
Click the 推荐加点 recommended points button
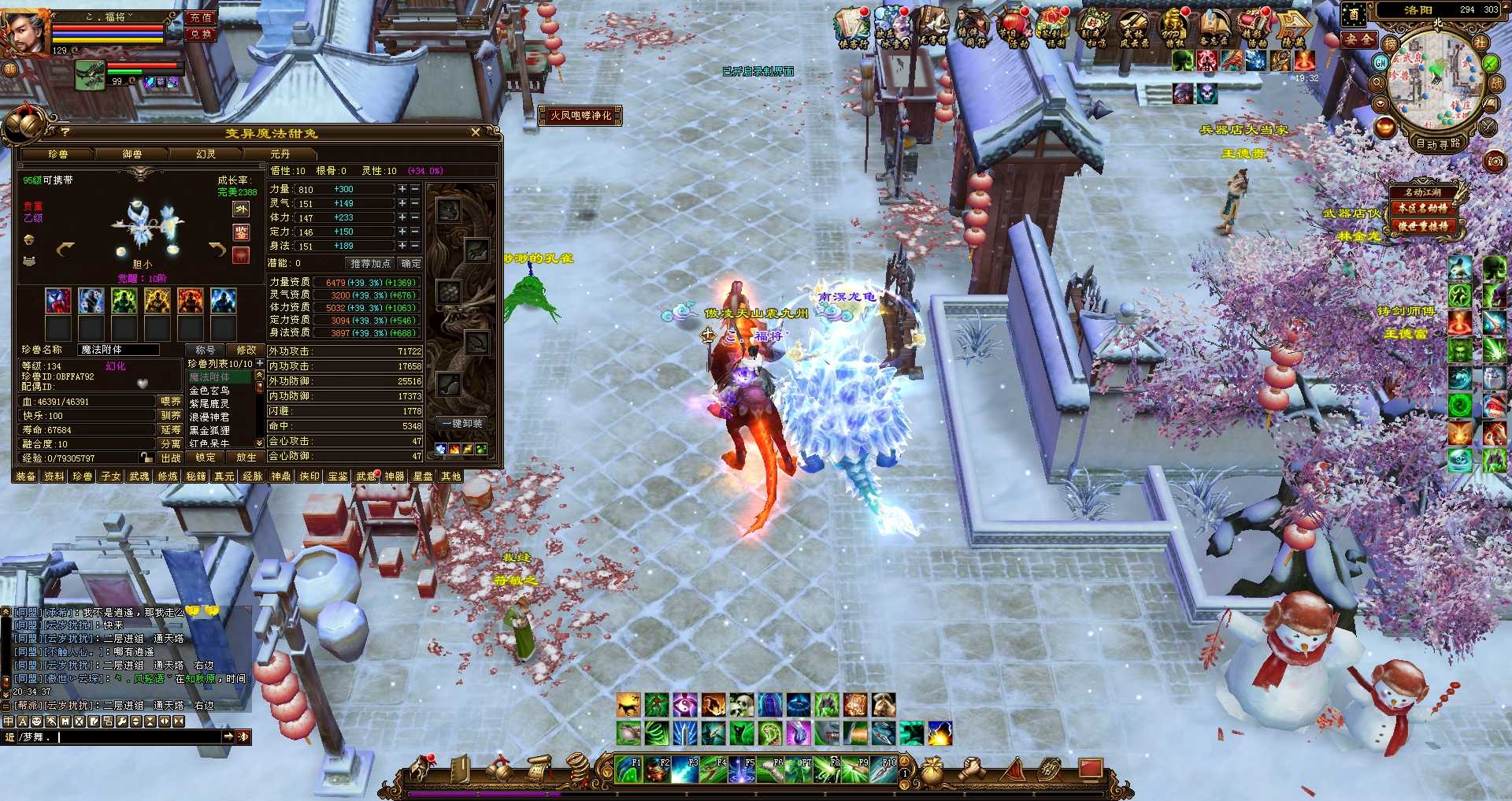[370, 264]
